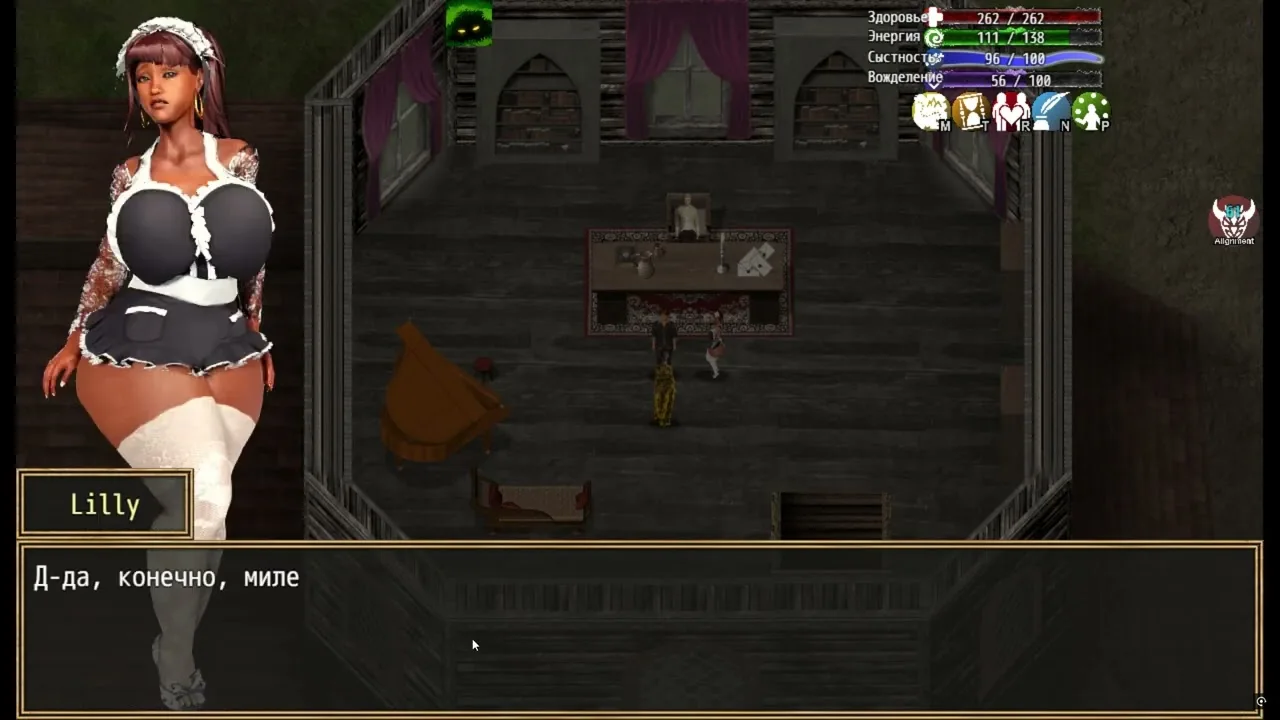Open the map icon marked M
This screenshot has height=720, width=1280.
tap(931, 111)
